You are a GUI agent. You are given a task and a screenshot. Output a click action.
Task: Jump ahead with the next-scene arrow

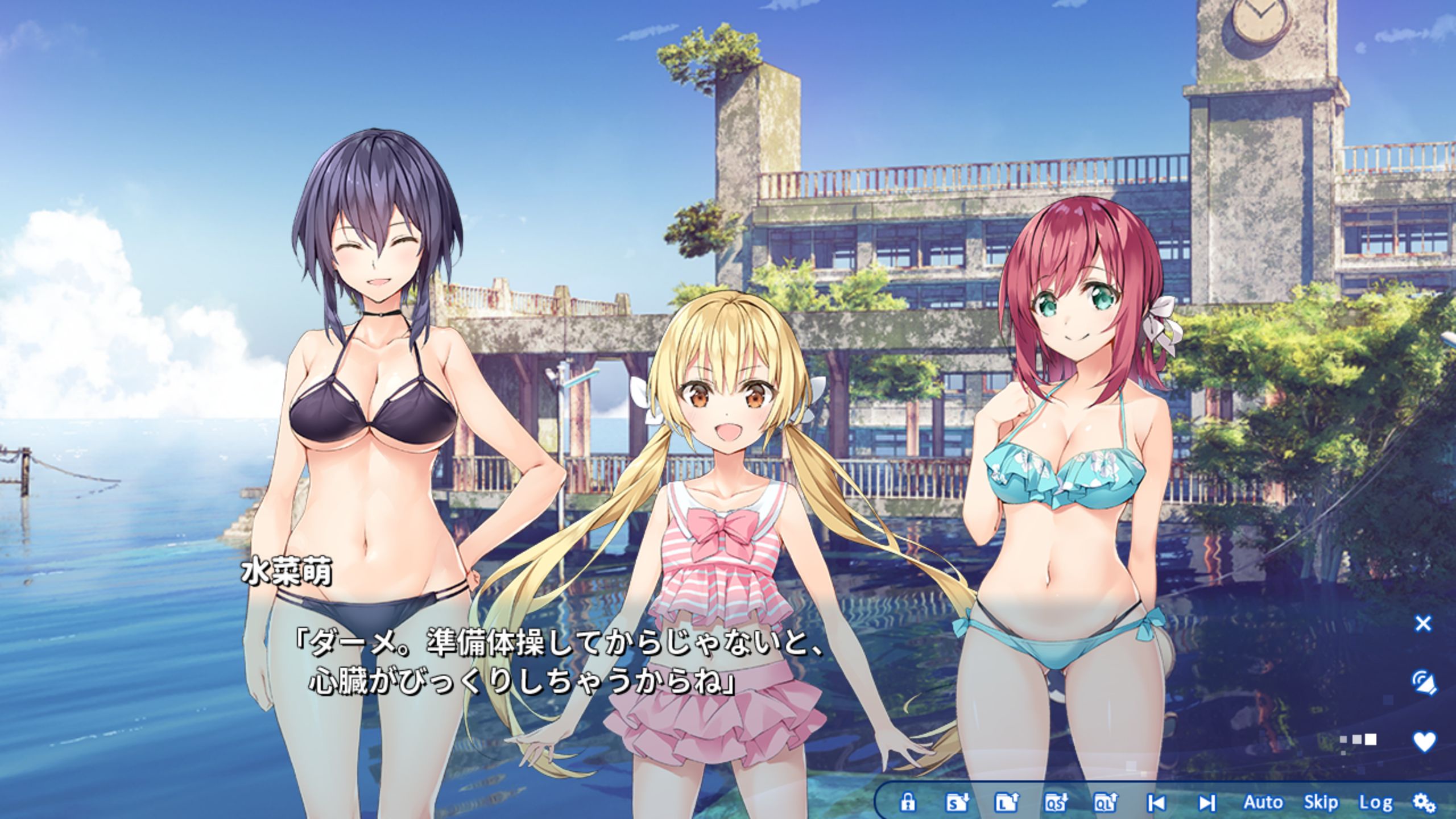pos(1206,803)
